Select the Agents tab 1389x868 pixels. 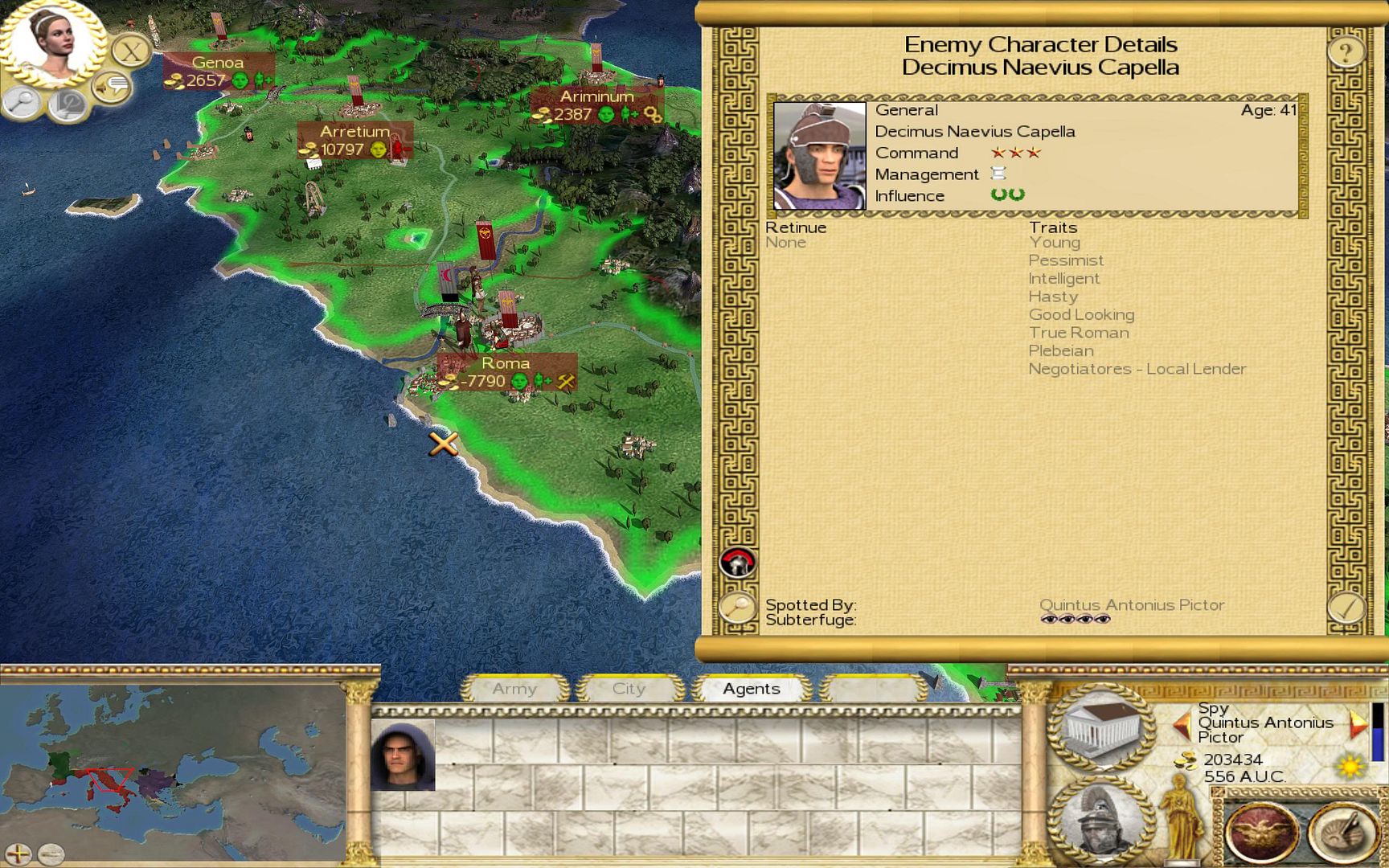[751, 689]
